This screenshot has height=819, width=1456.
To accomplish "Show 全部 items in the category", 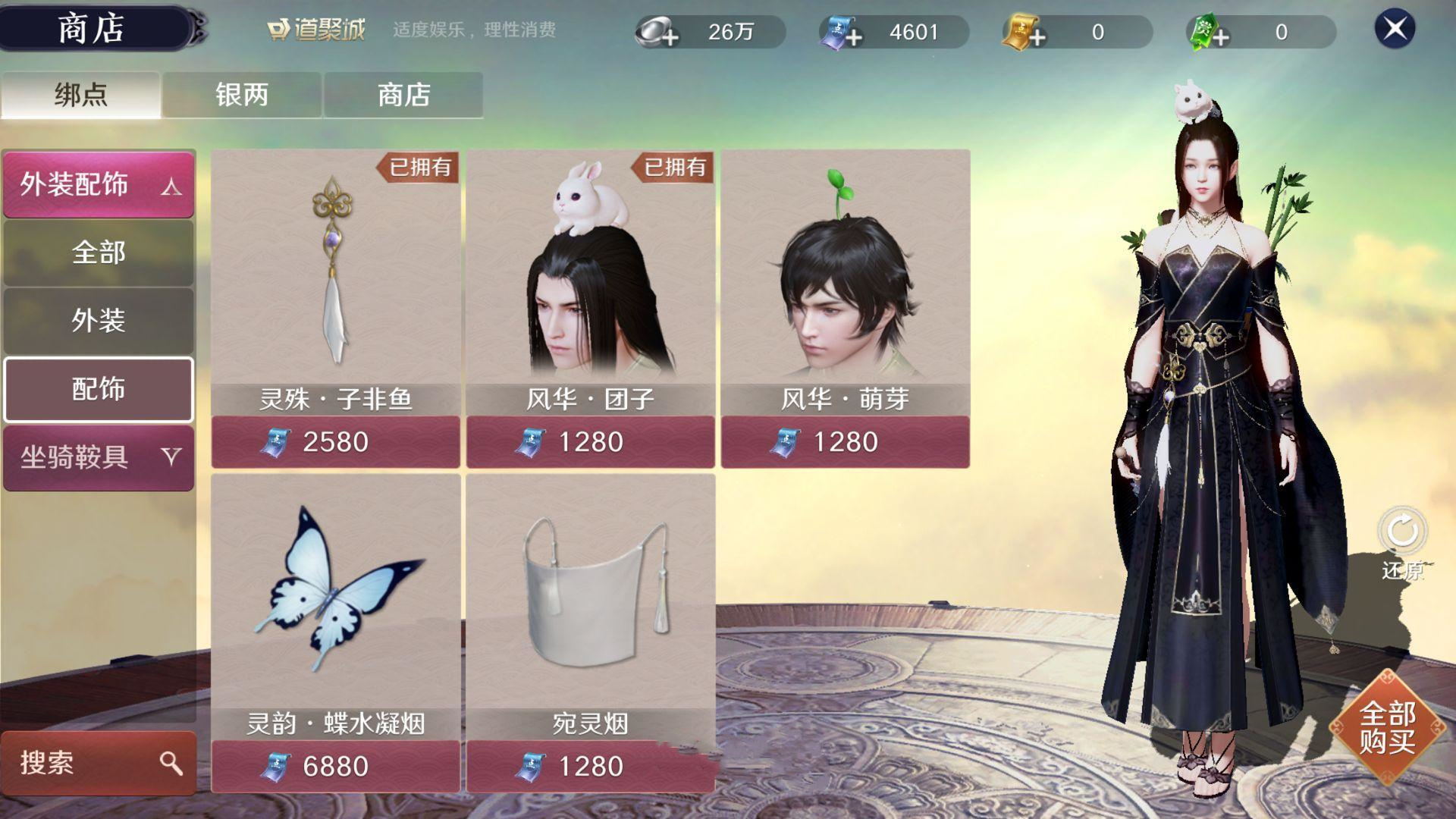I will 99,253.
